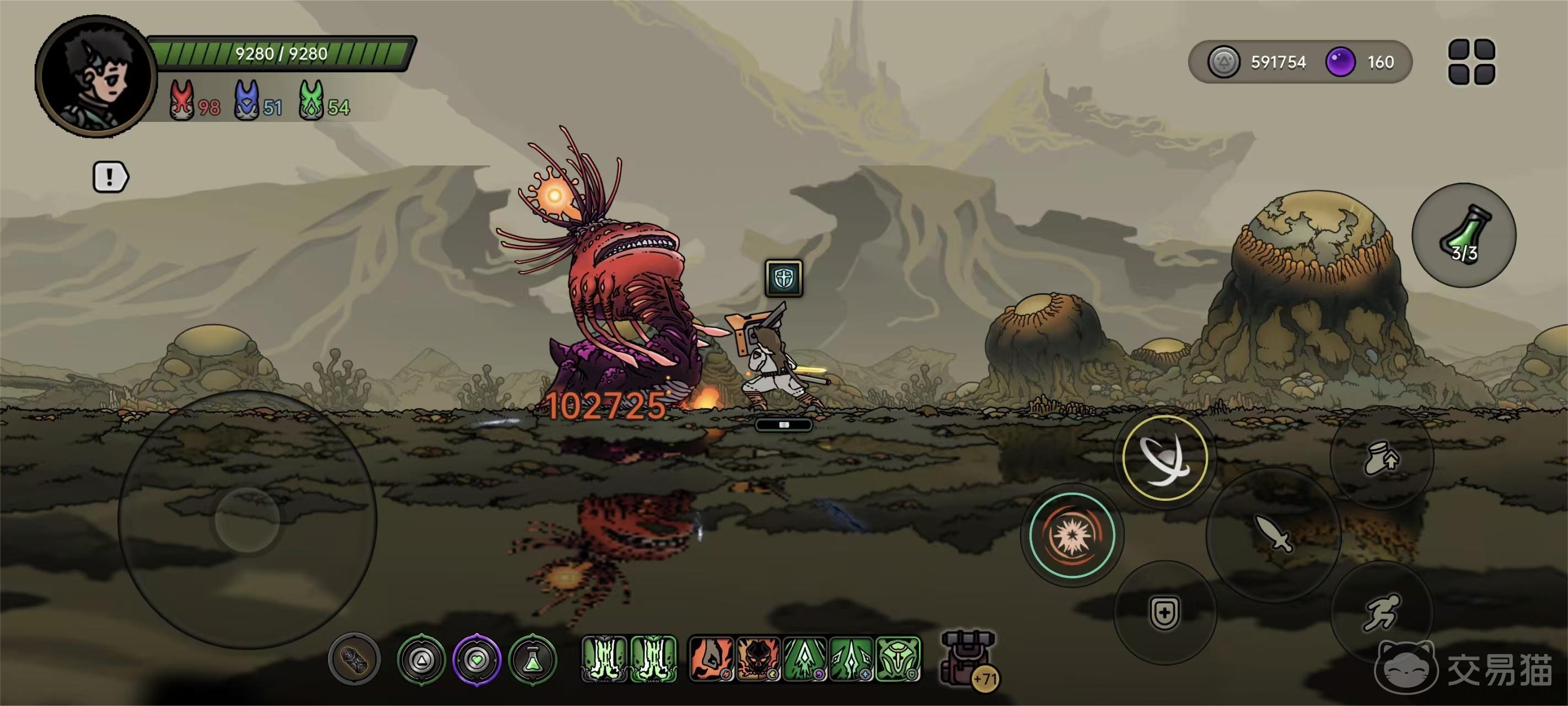
Task: Inspect the orange fist buff icon
Action: [710, 659]
